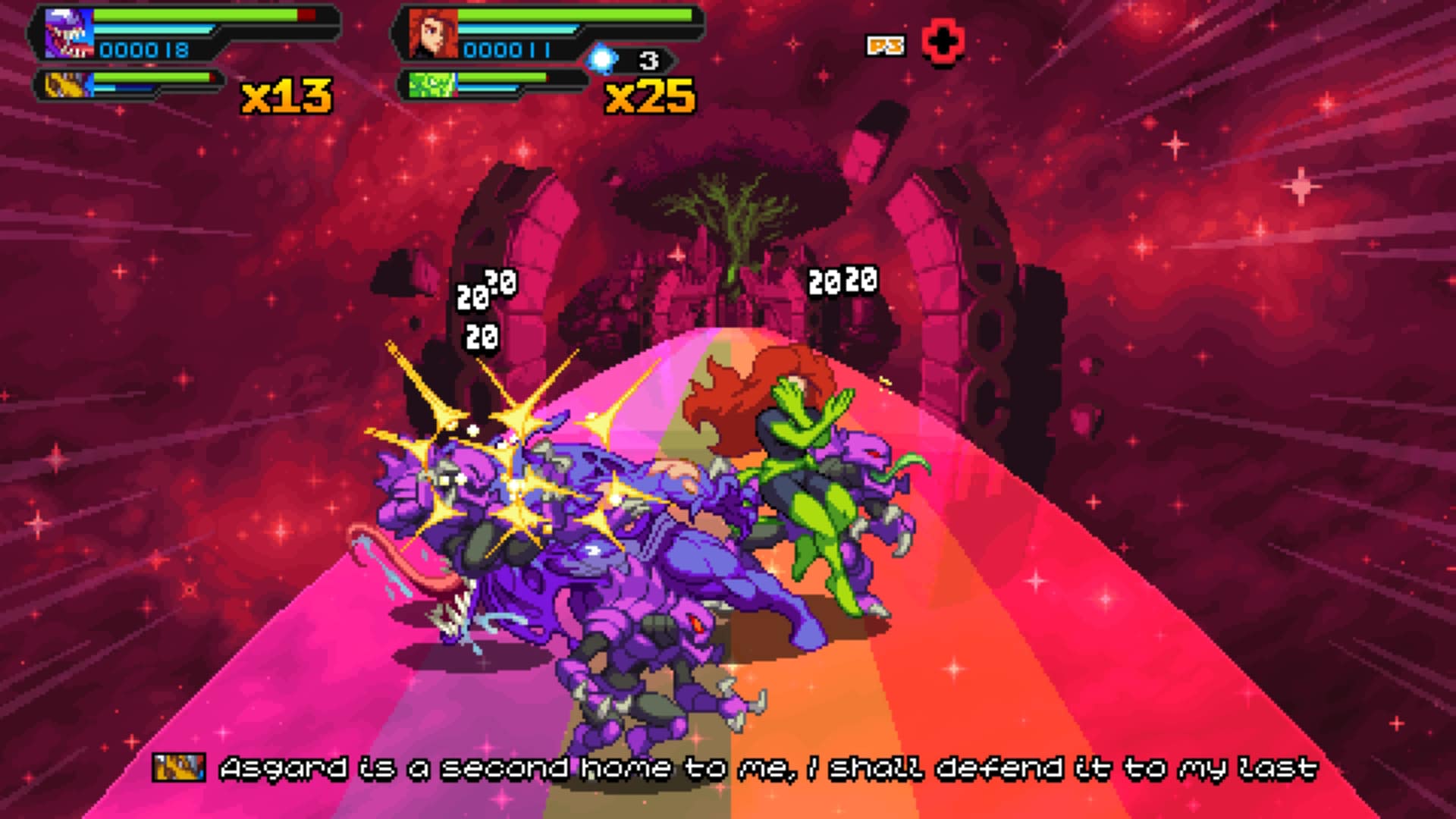
Task: Click the red-haired woman player portrait
Action: pos(433,34)
